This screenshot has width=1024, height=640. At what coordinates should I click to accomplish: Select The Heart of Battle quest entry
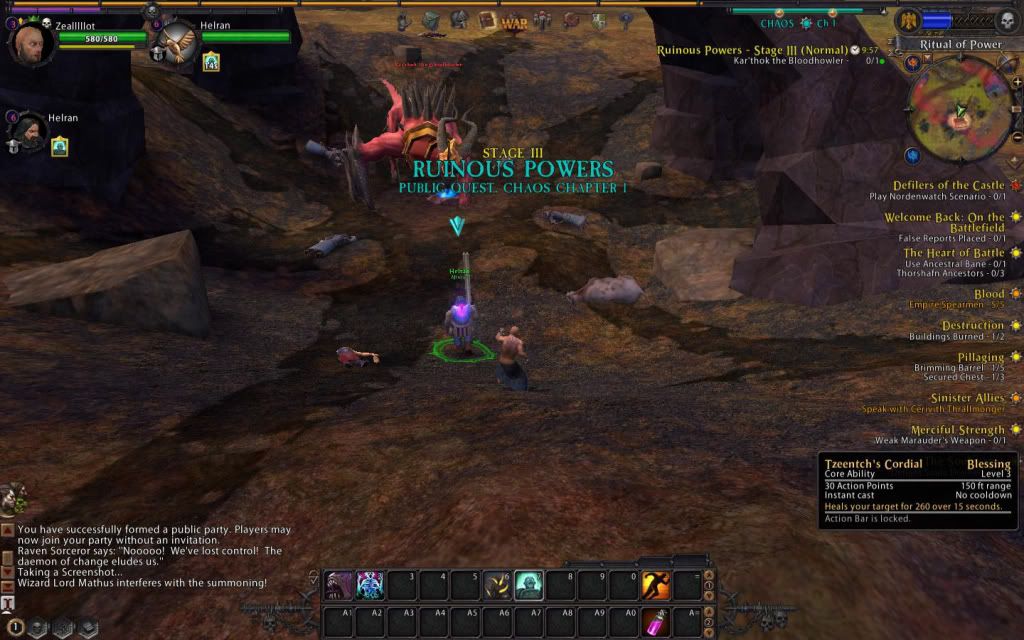pos(954,253)
